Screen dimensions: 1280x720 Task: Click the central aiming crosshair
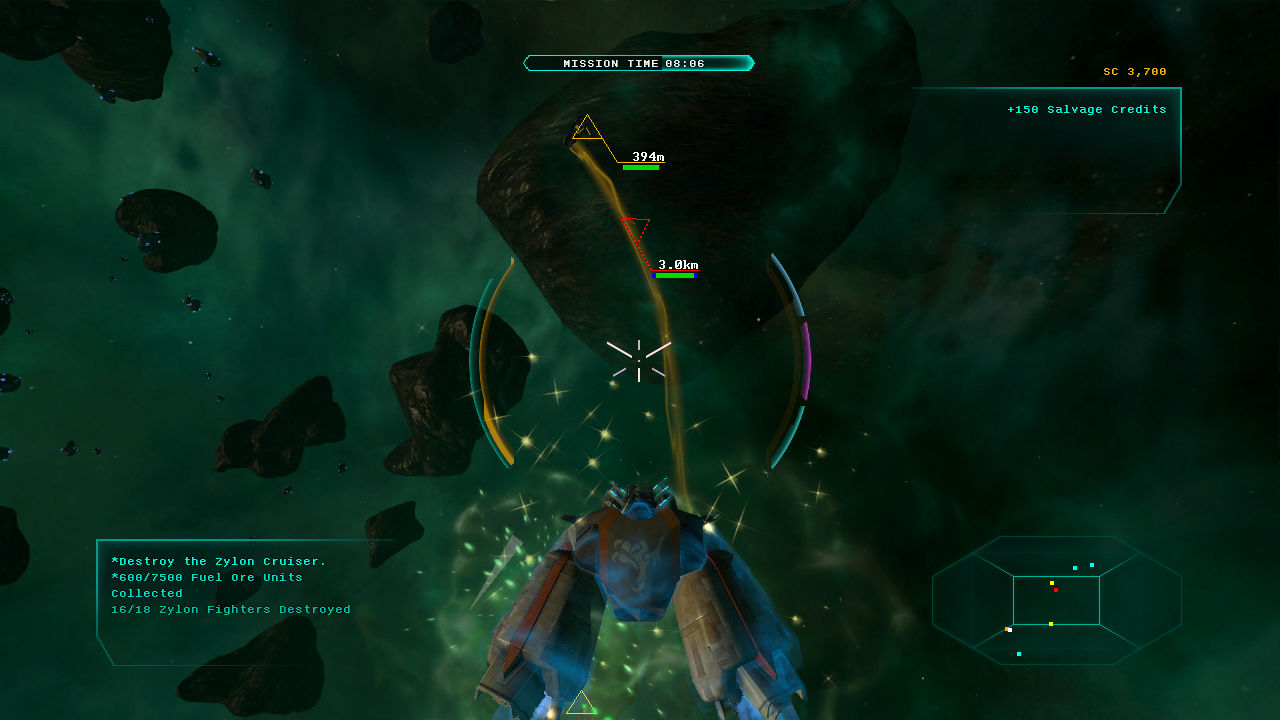(x=640, y=363)
